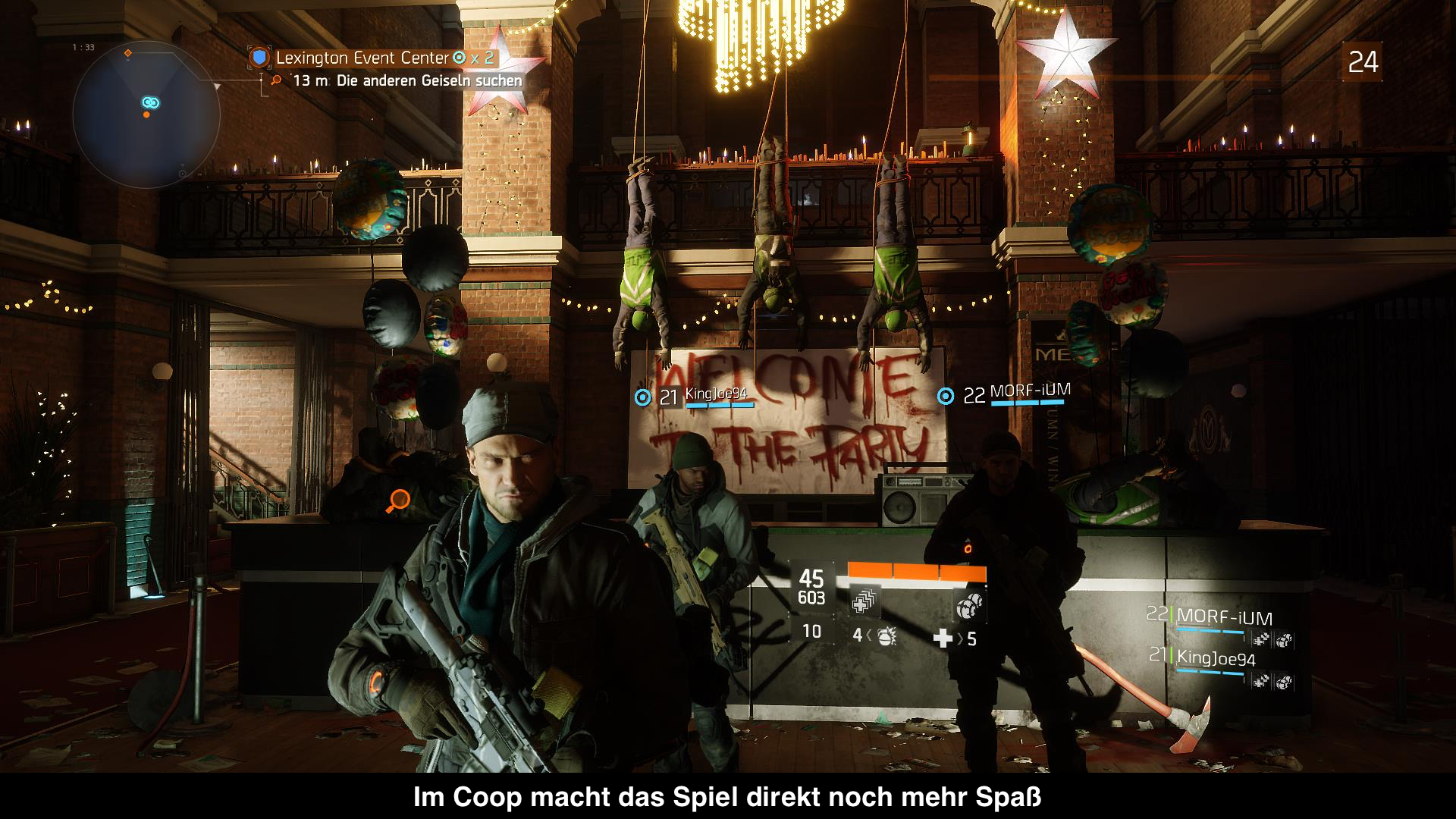1456x819 pixels.
Task: Activate the Sticky Bomb skill icon
Action: click(x=967, y=604)
